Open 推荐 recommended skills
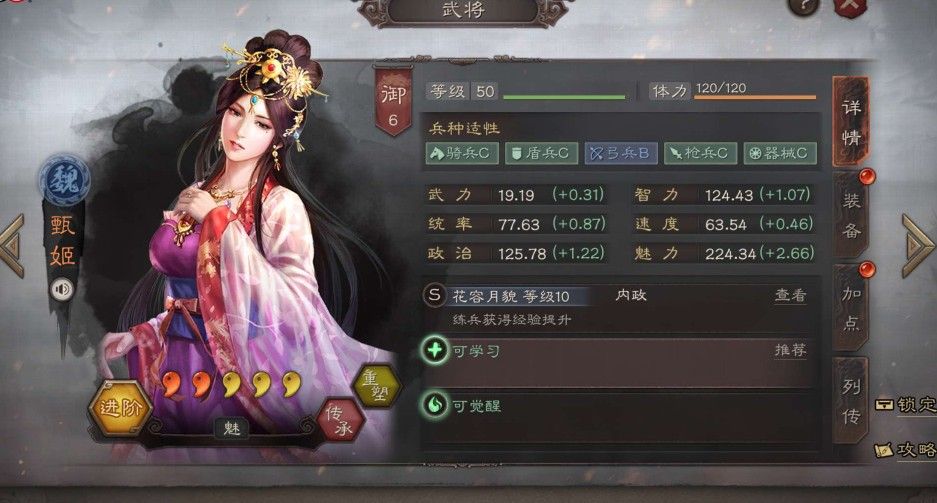937x503 pixels. tap(790, 350)
